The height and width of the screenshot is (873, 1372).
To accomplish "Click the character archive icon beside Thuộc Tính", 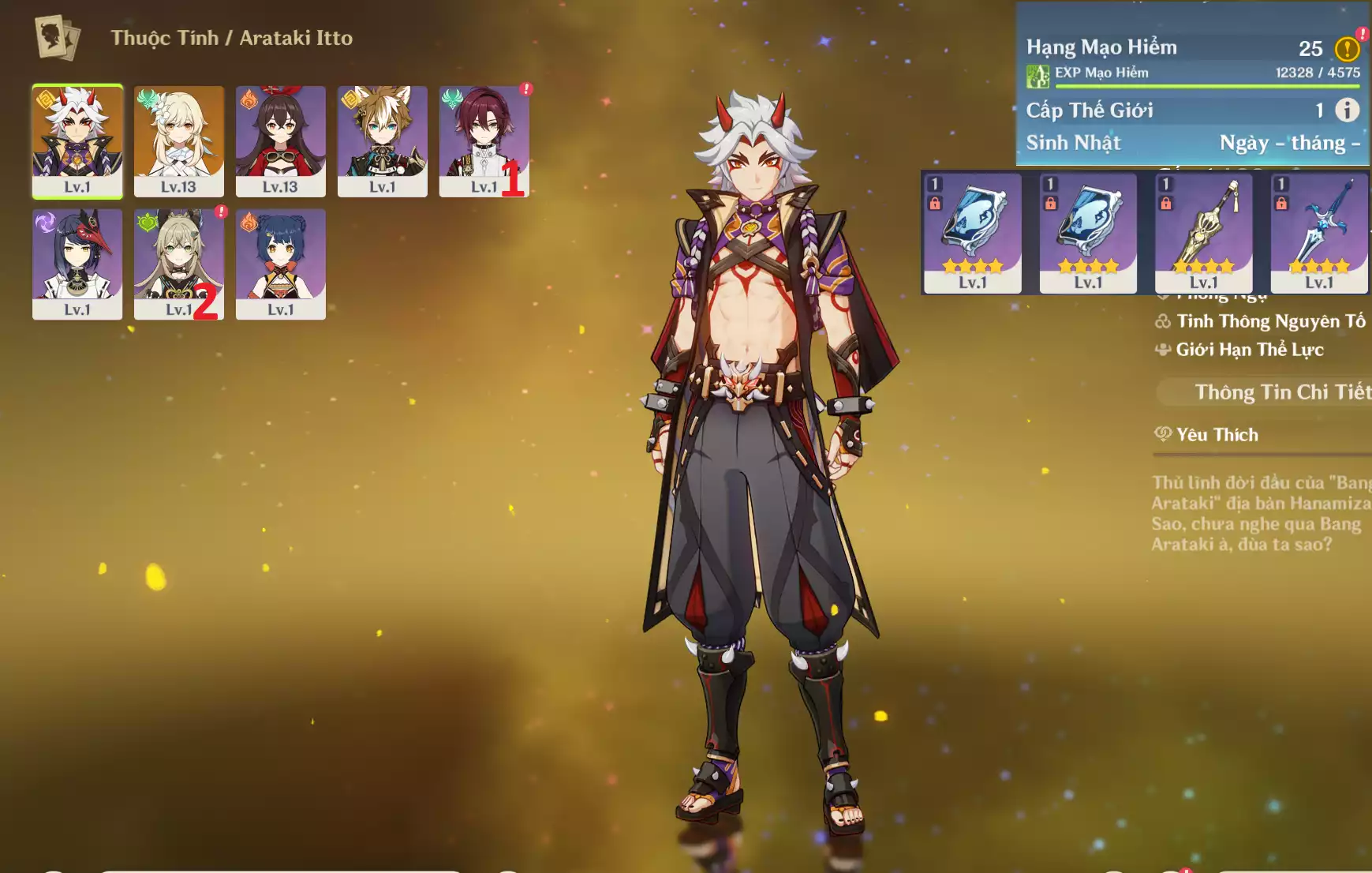I will click(58, 38).
